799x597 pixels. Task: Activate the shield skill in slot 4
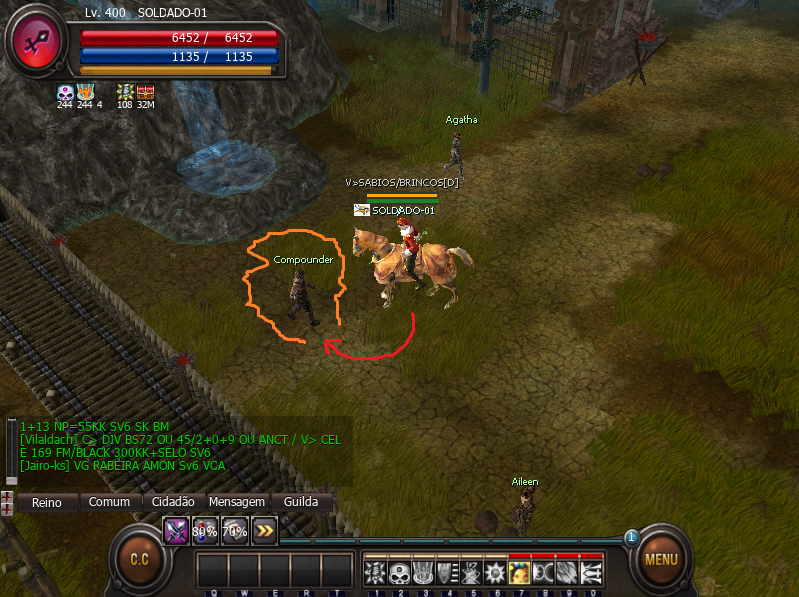[x=446, y=572]
